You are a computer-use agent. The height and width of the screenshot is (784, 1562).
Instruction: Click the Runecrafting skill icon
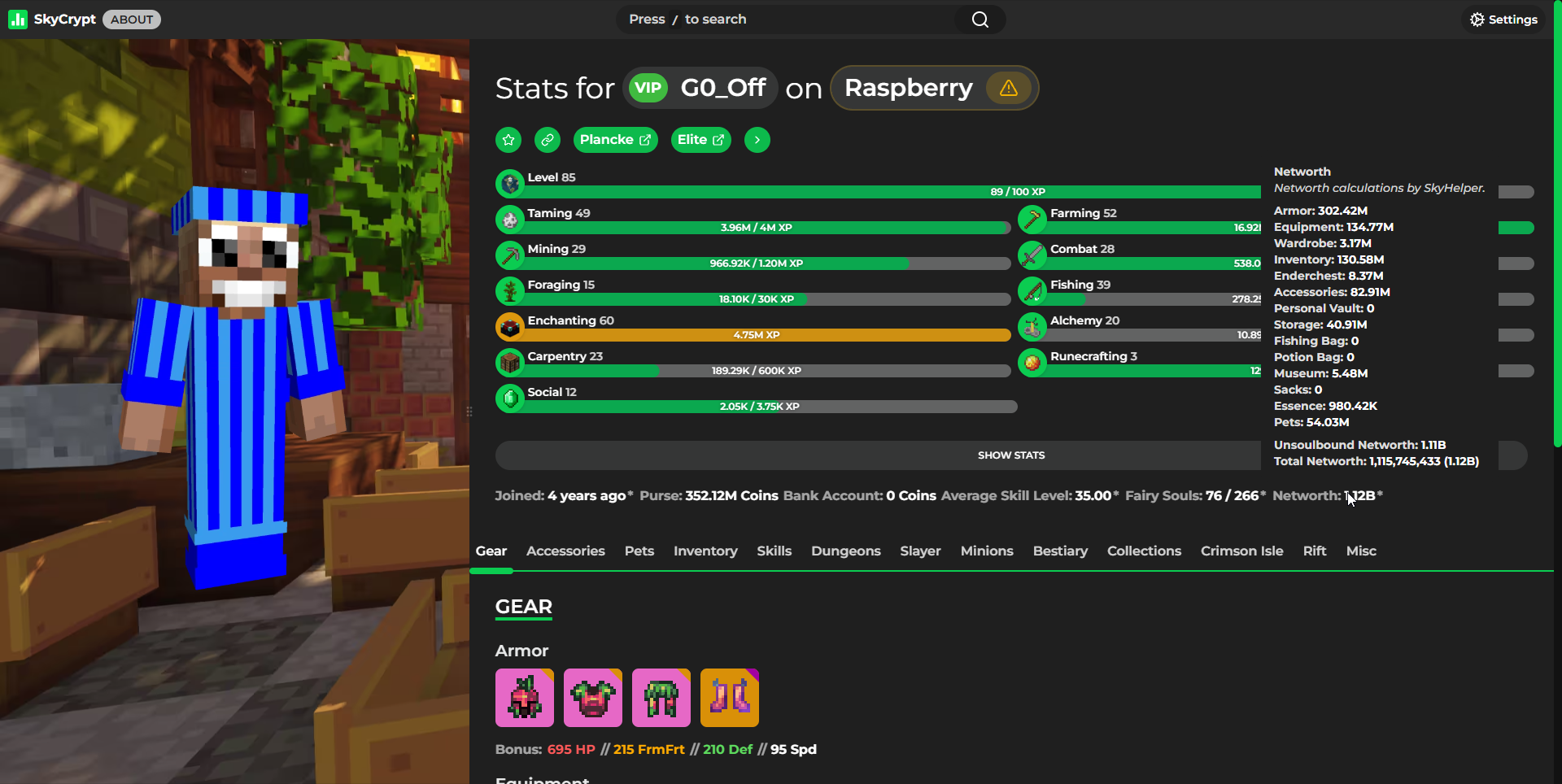point(1033,362)
